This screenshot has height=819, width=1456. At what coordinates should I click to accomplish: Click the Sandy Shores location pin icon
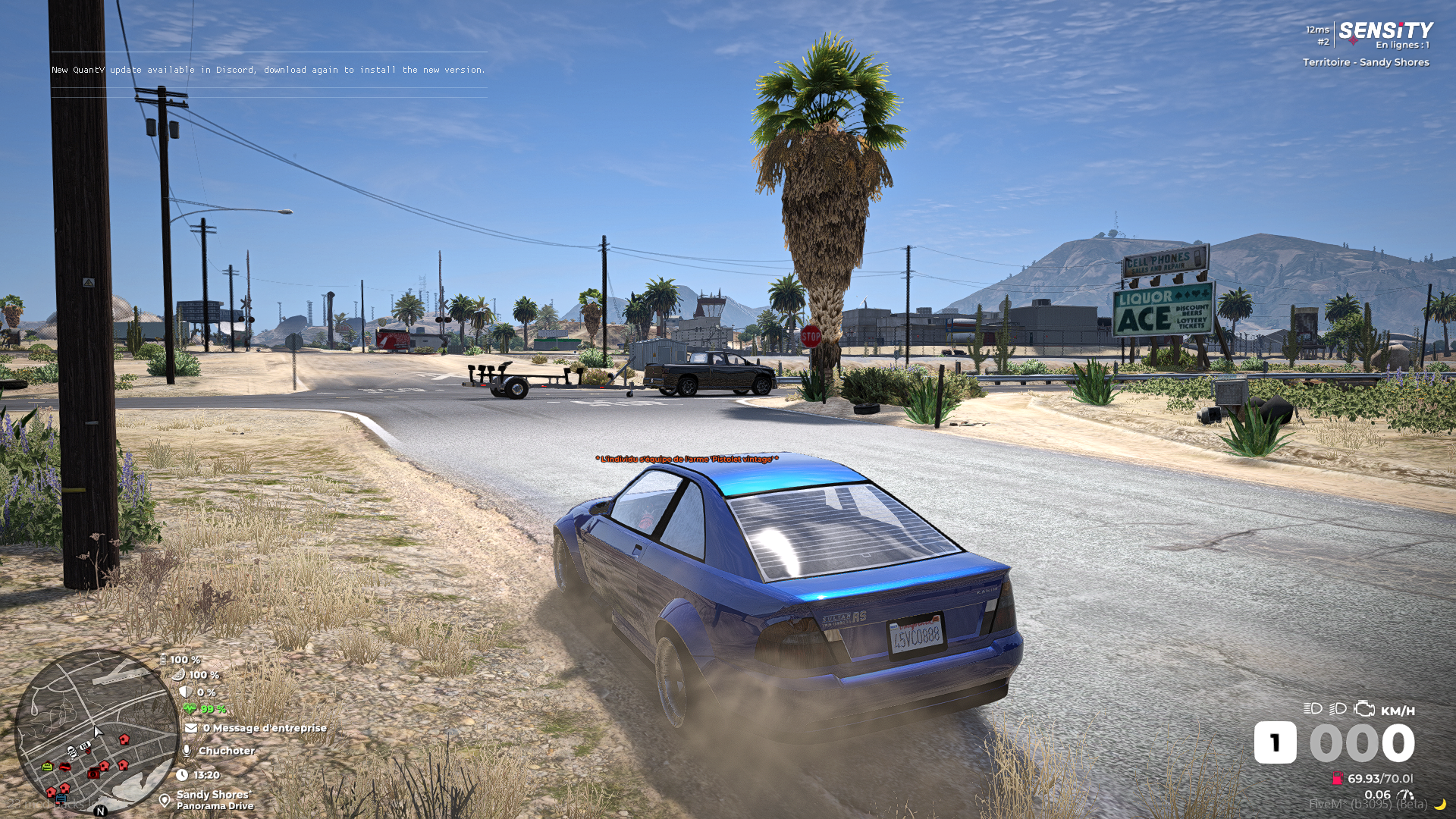coord(165,800)
